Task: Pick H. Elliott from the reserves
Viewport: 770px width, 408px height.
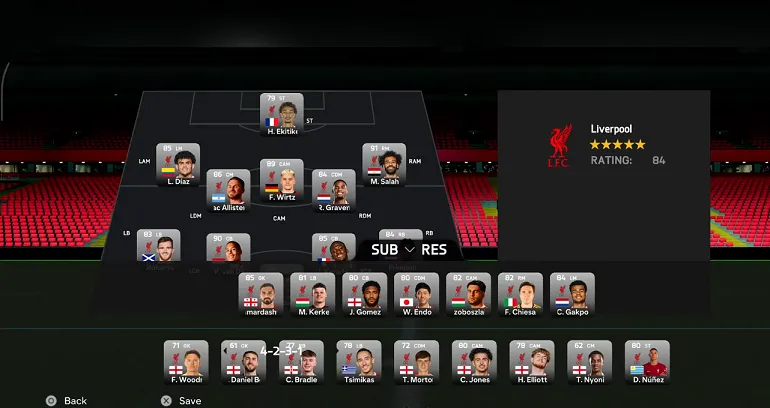Action: [x=532, y=363]
